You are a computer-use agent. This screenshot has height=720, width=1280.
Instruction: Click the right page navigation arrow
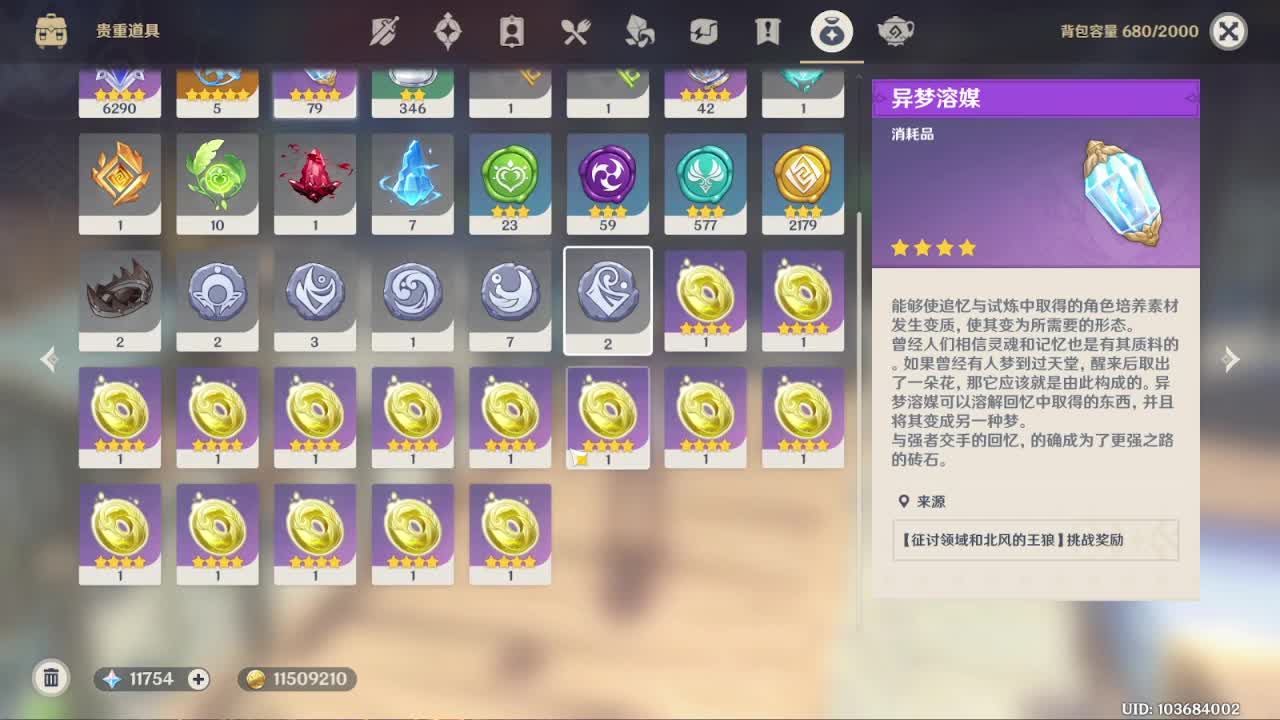(1232, 358)
